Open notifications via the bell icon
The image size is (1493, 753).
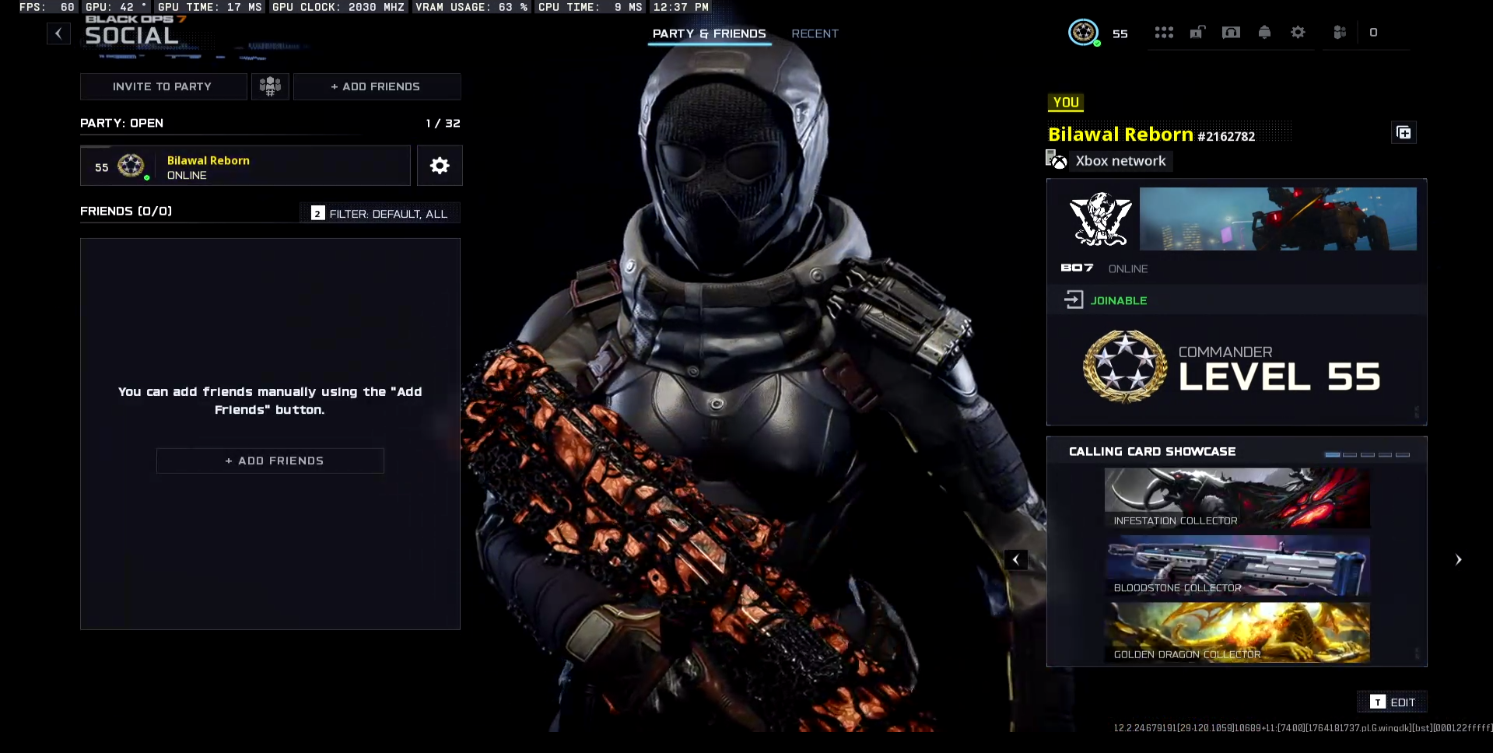1264,32
